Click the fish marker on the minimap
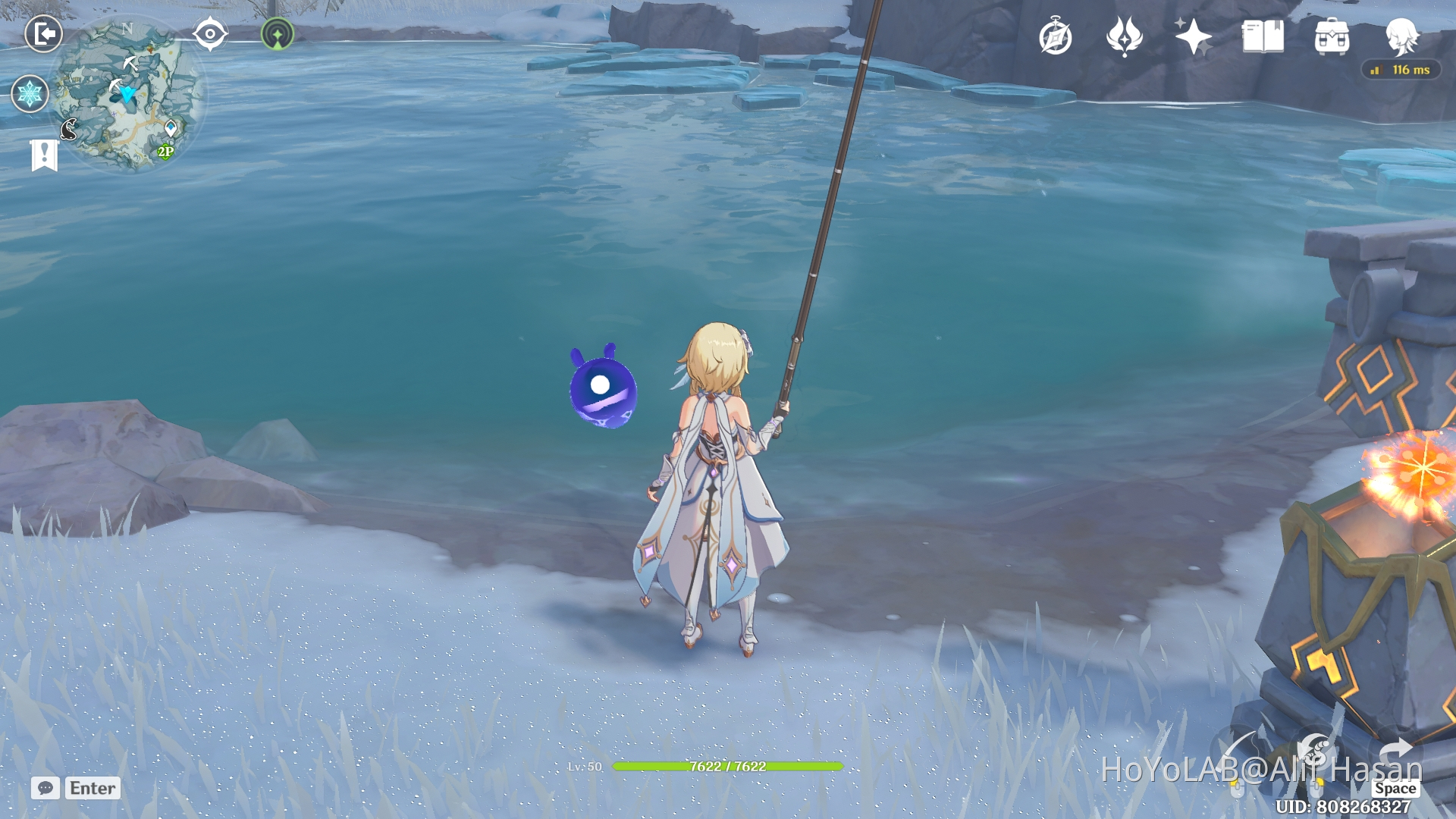 [x=68, y=129]
